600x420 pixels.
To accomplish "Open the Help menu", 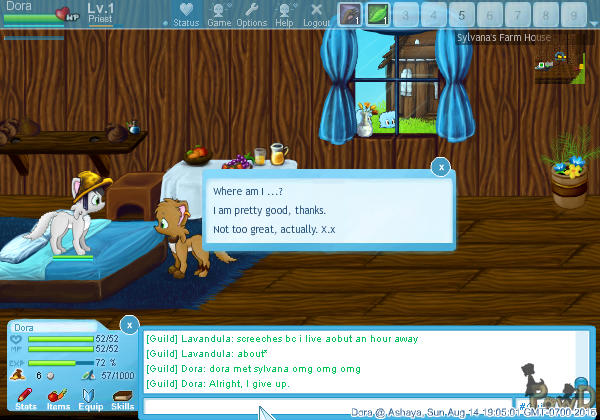I will click(285, 15).
